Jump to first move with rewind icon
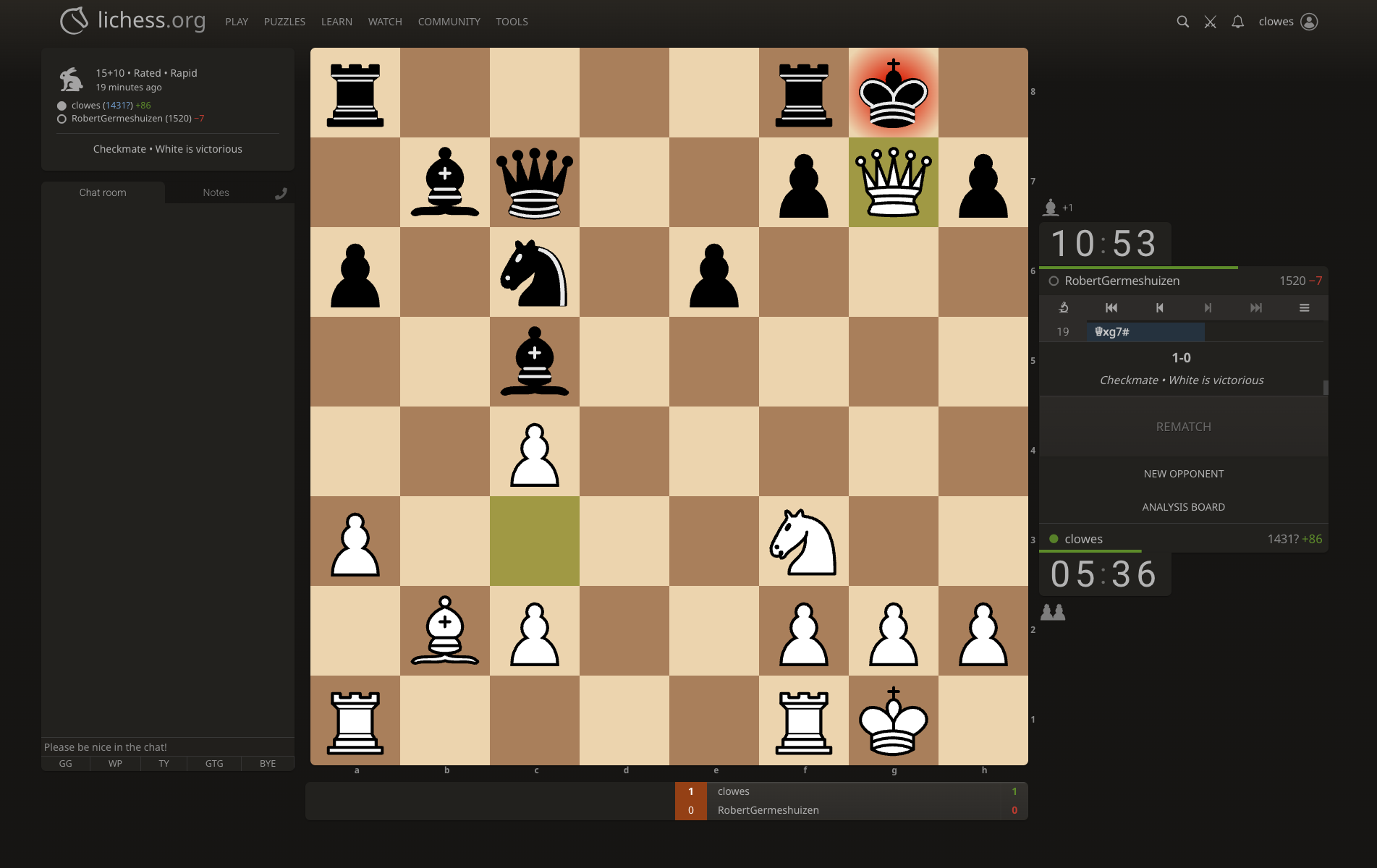Screen dimensions: 1377x868 point(1111,307)
